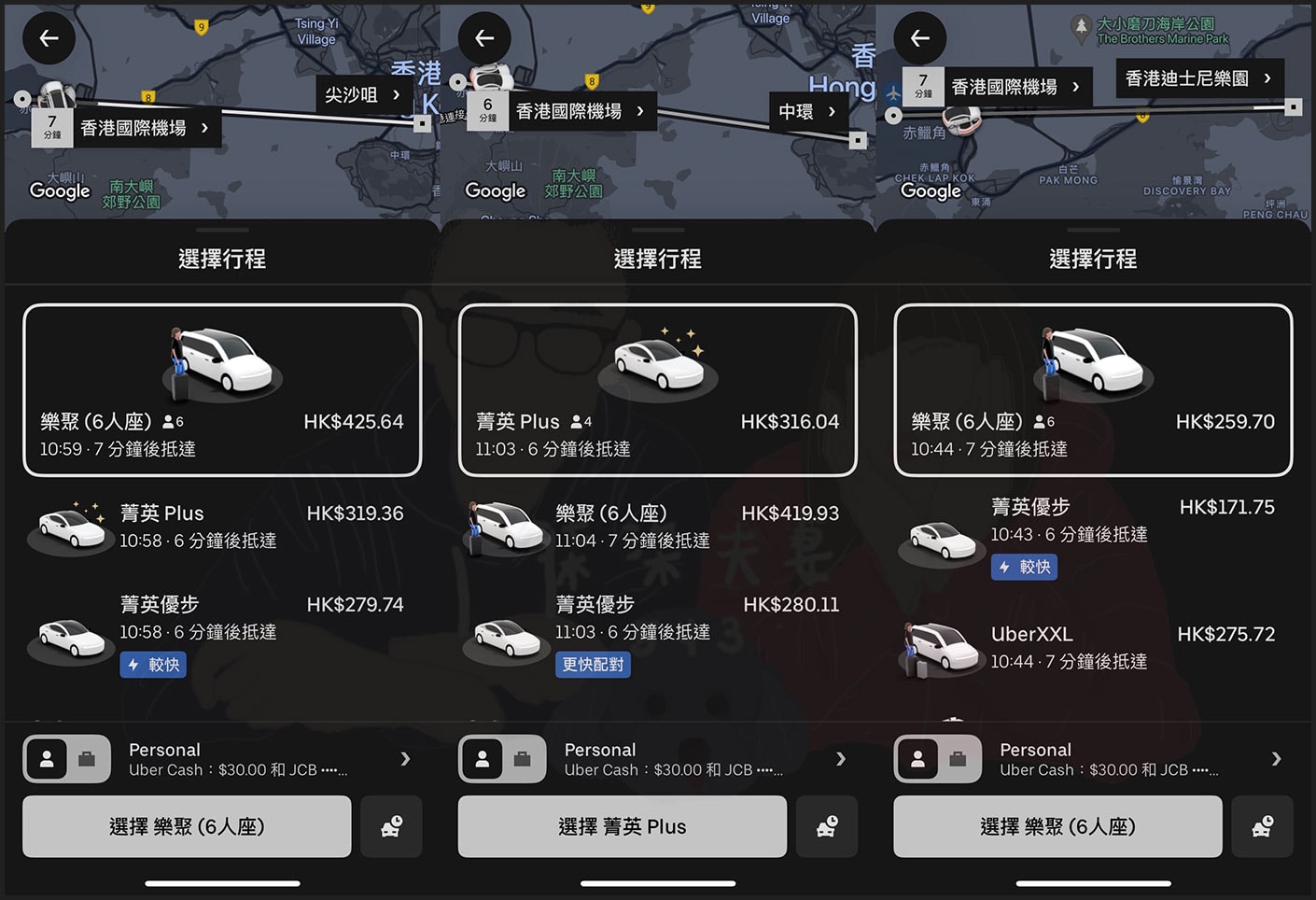1316x900 pixels.
Task: Tap the schedule-ride clock icon beside 選擇 樂聚
Action: [391, 826]
